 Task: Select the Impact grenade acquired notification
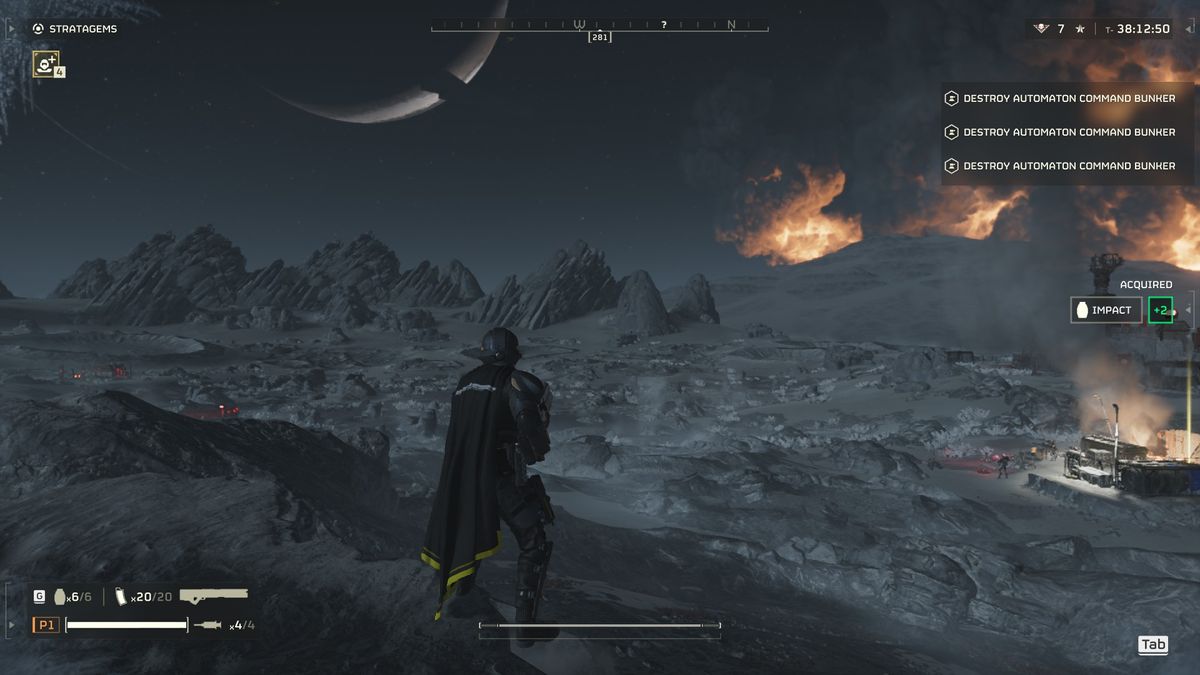[1106, 310]
